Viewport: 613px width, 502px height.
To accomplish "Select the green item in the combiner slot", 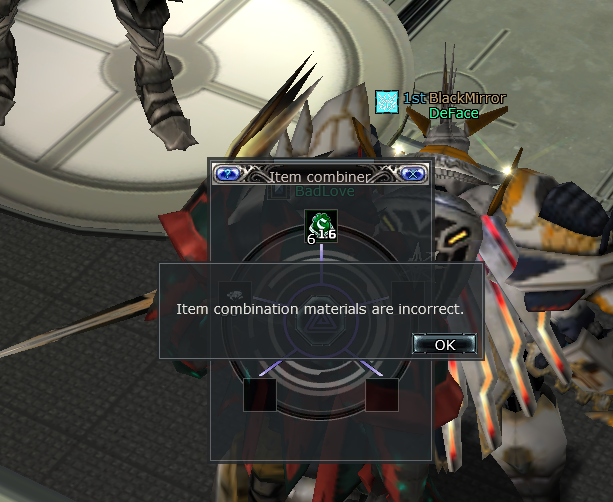I will pyautogui.click(x=321, y=227).
